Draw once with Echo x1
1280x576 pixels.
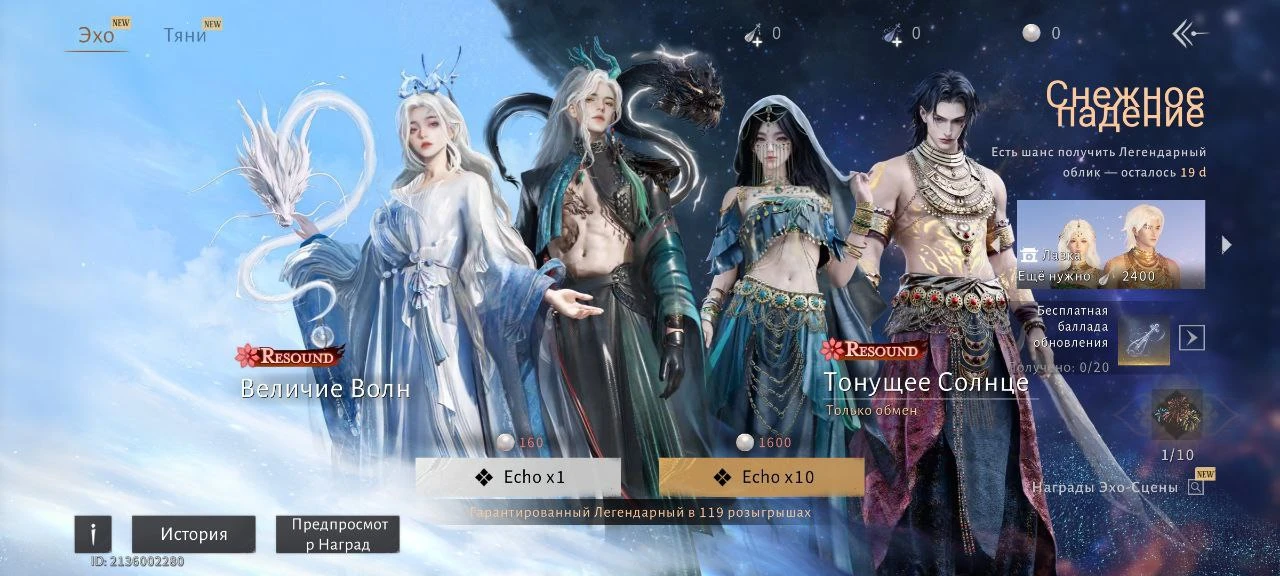[x=518, y=477]
